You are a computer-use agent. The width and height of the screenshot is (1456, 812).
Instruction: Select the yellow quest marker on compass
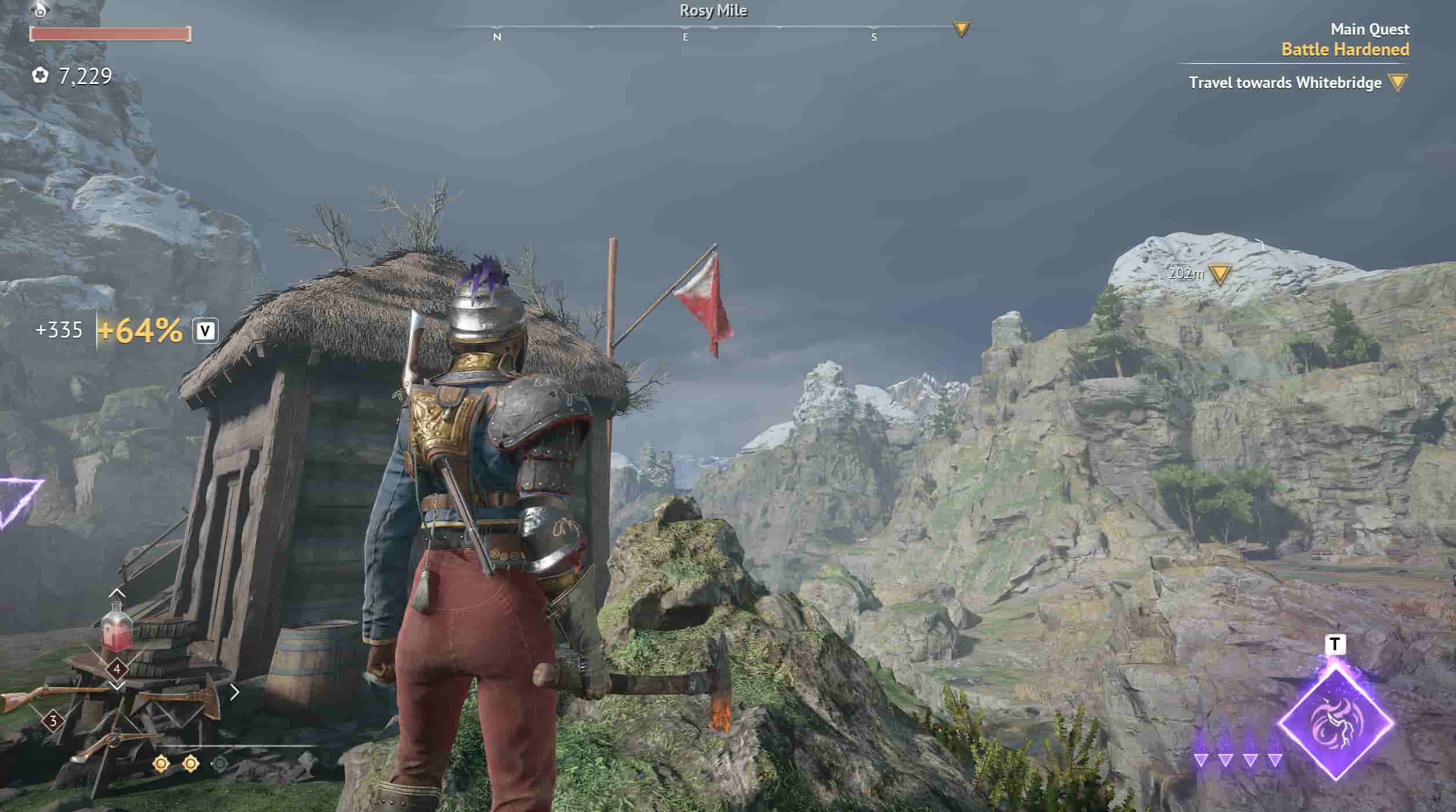(x=961, y=28)
